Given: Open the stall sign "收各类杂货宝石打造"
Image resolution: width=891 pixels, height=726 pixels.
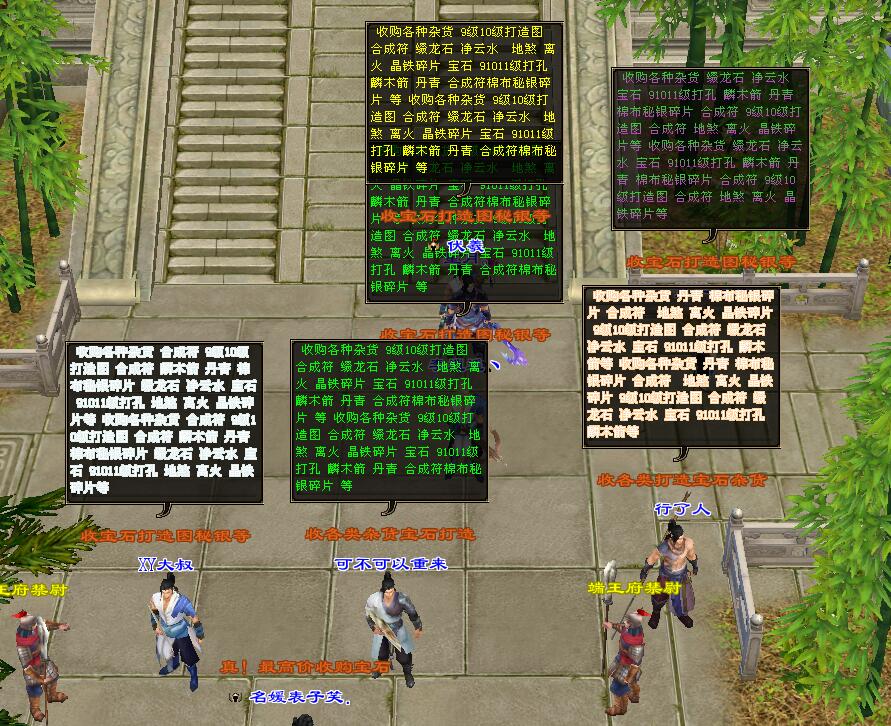Looking at the screenshot, I should click(x=390, y=534).
